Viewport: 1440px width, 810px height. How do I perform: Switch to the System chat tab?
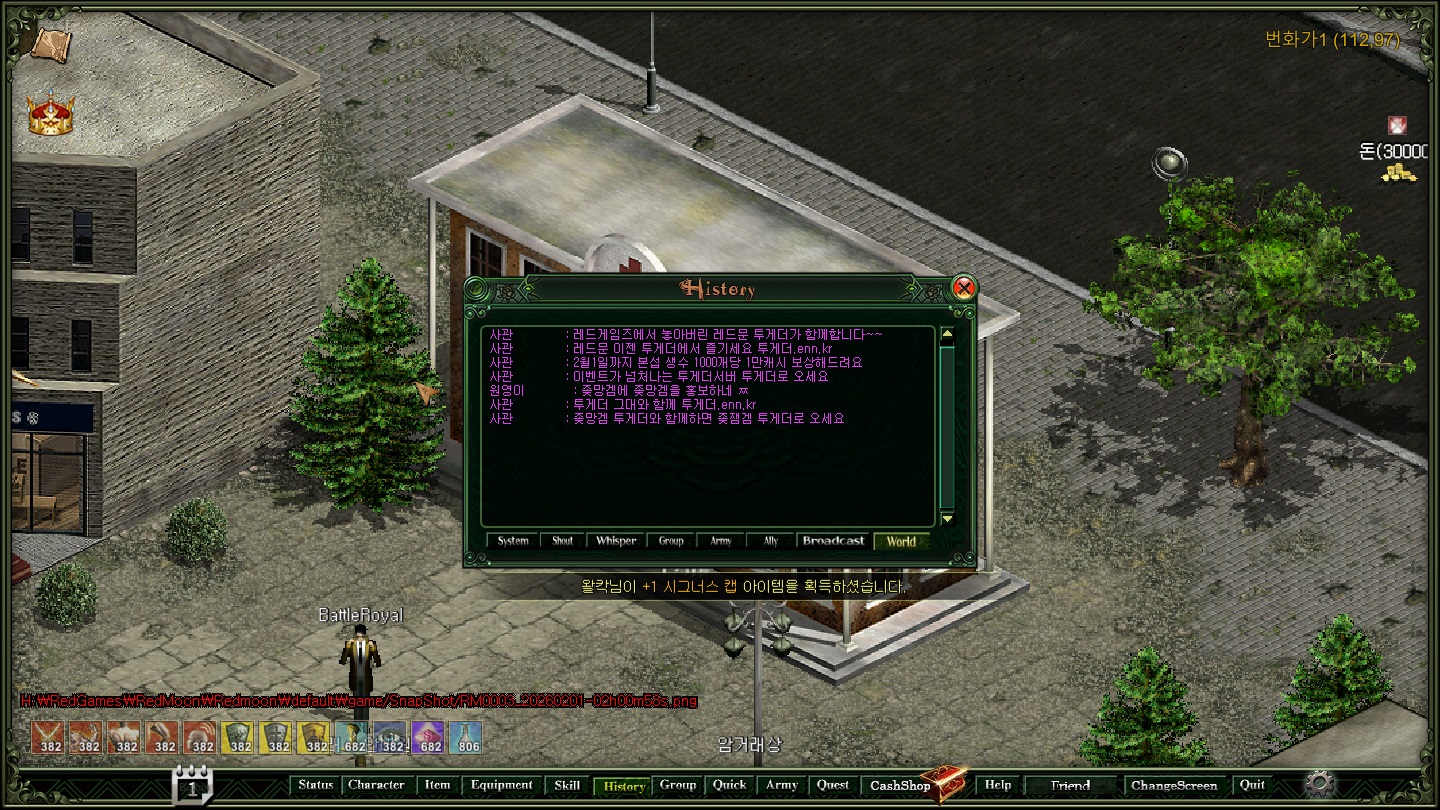(x=513, y=541)
